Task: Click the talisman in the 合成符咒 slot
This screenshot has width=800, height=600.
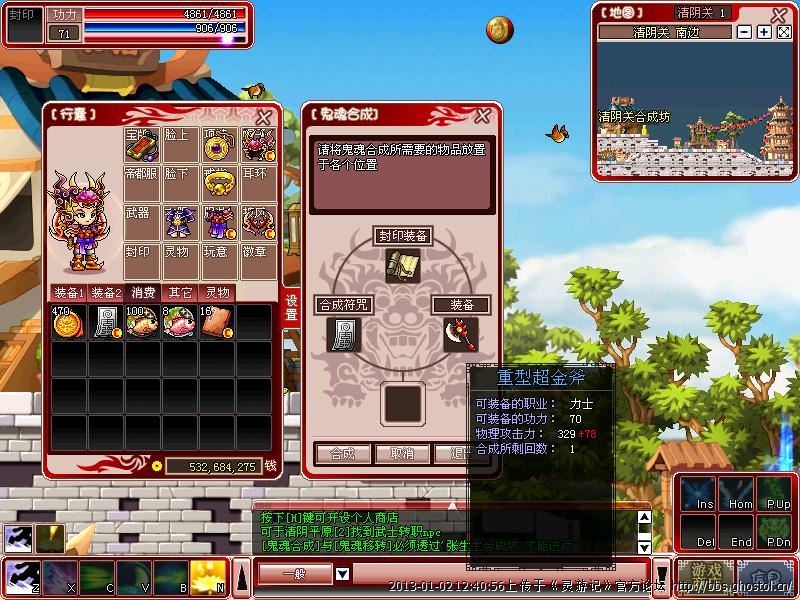Action: click(343, 333)
